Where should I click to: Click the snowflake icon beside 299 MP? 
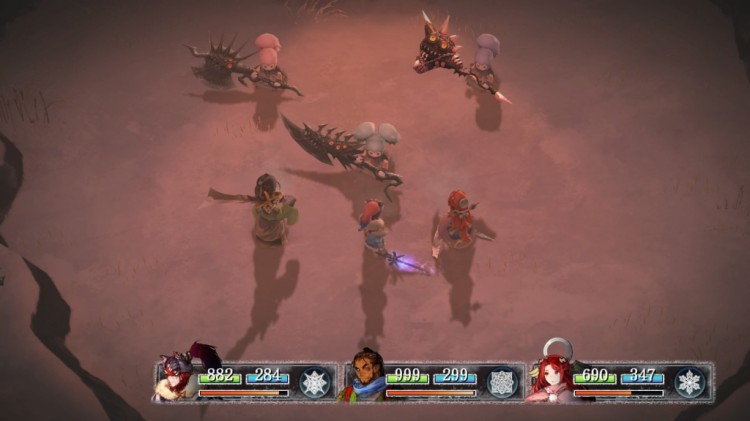(x=501, y=382)
